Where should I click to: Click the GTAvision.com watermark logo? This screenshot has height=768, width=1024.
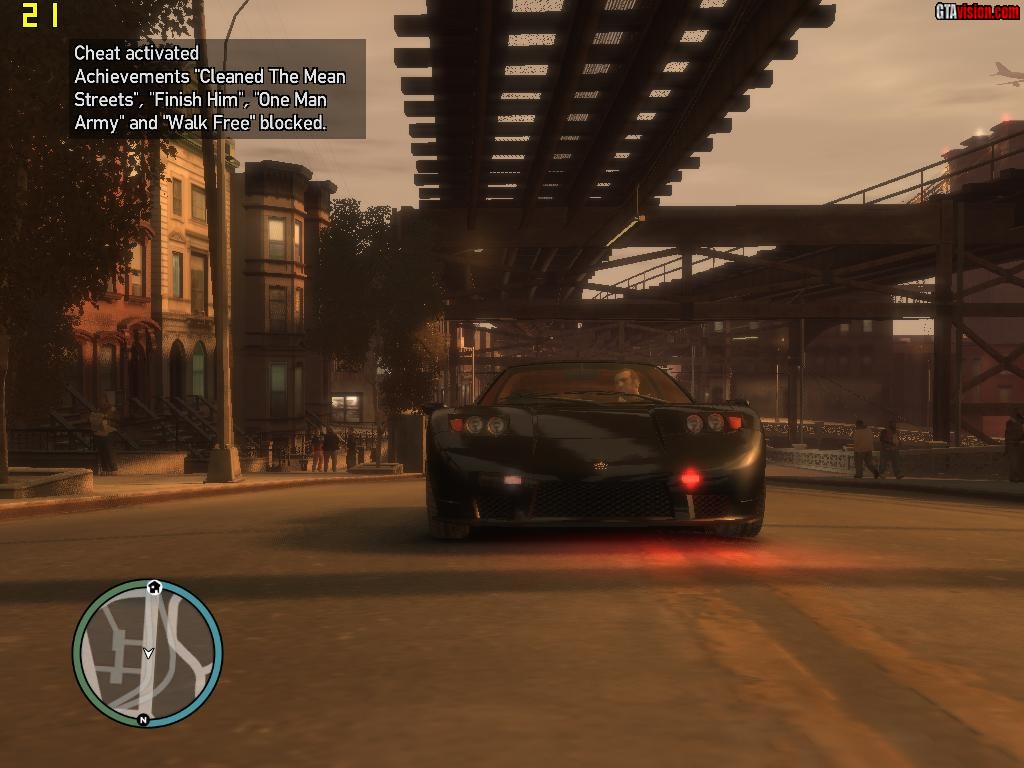[976, 11]
